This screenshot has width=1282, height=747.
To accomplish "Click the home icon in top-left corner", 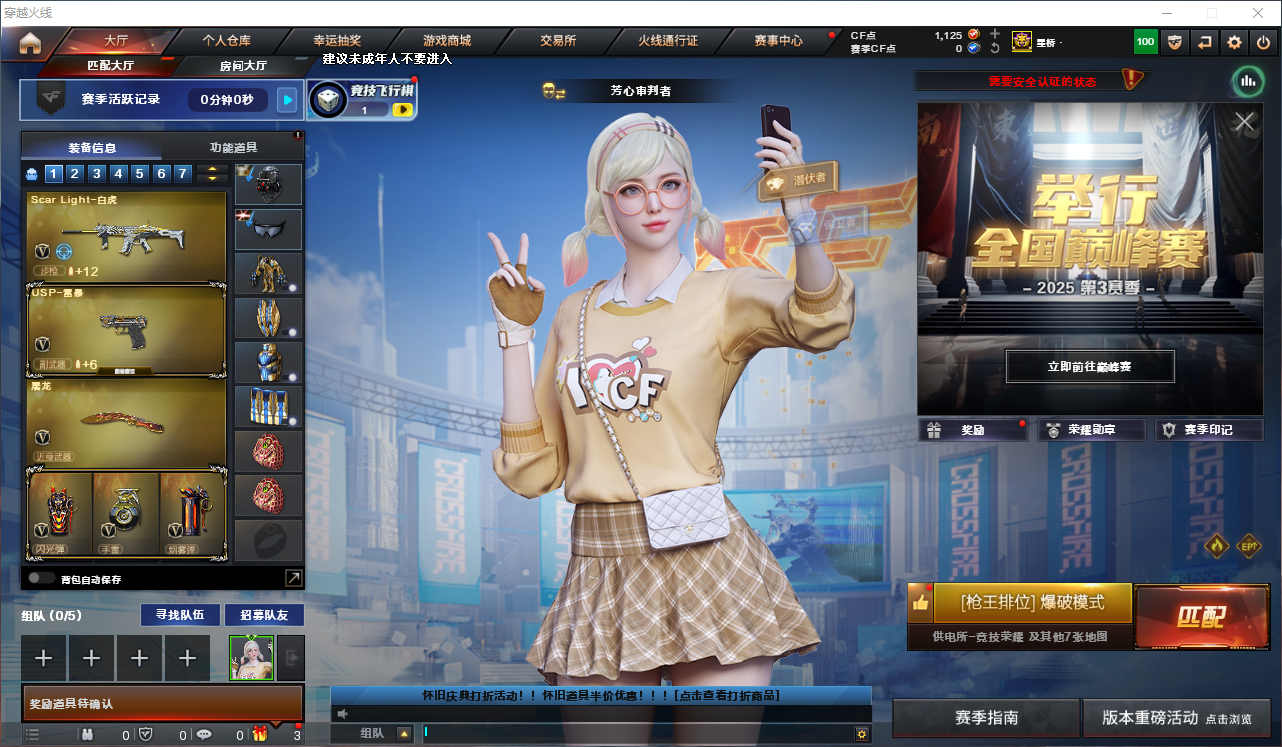I will point(30,41).
